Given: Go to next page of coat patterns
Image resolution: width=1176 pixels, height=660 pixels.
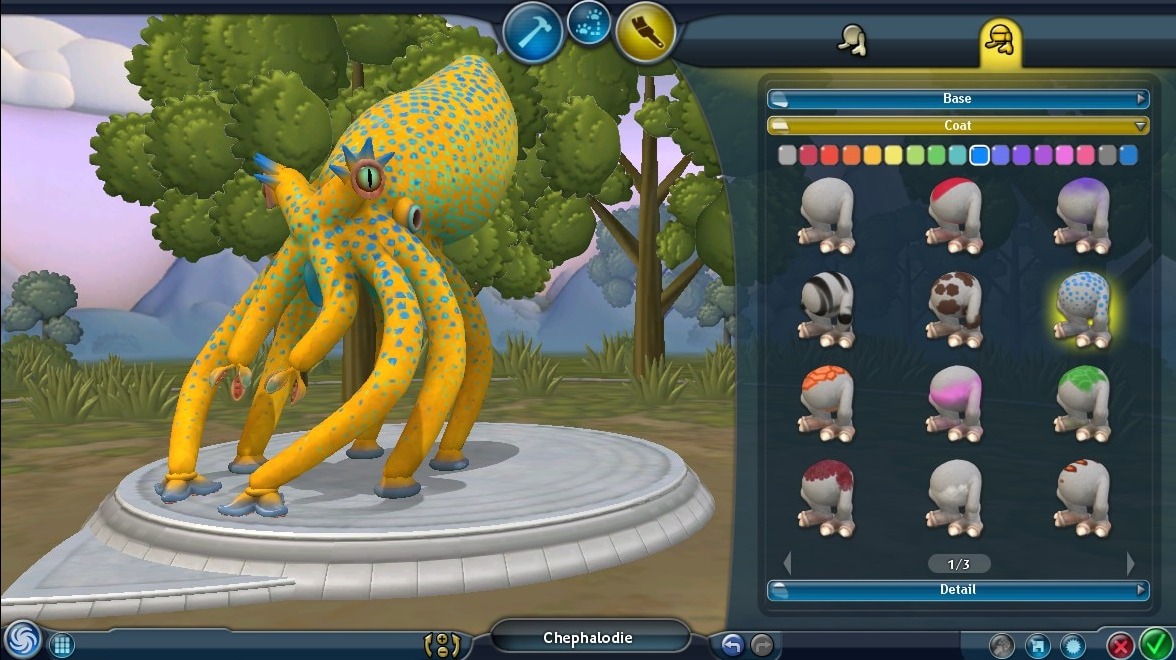Looking at the screenshot, I should point(1131,563).
